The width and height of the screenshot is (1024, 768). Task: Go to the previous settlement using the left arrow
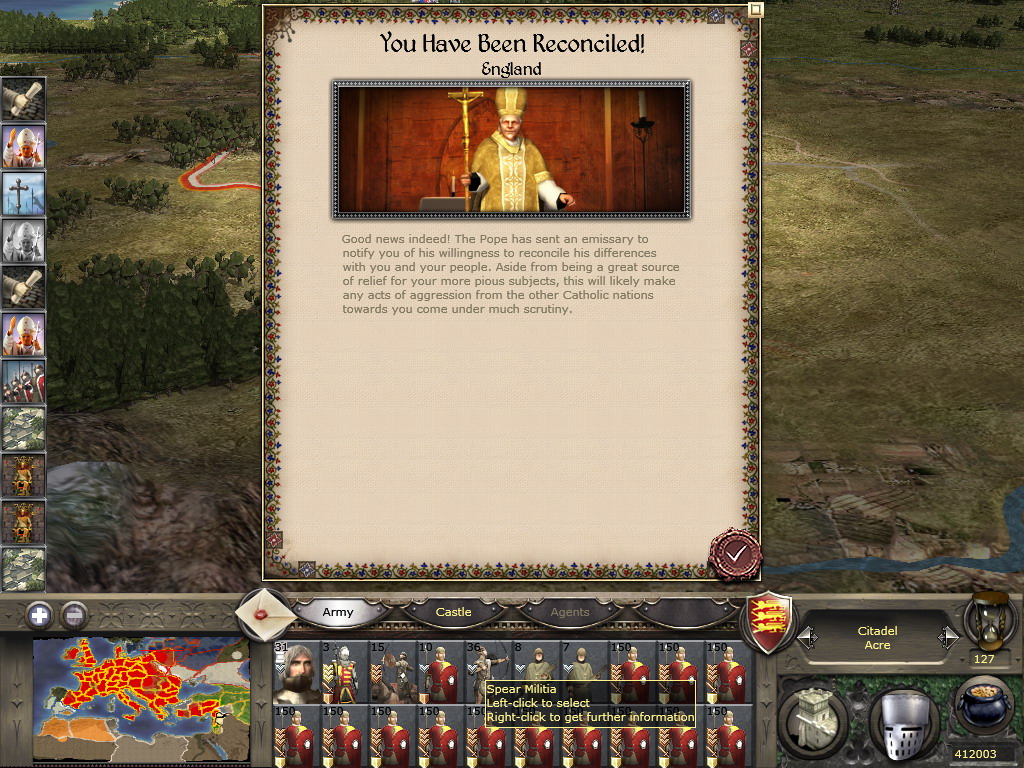806,637
